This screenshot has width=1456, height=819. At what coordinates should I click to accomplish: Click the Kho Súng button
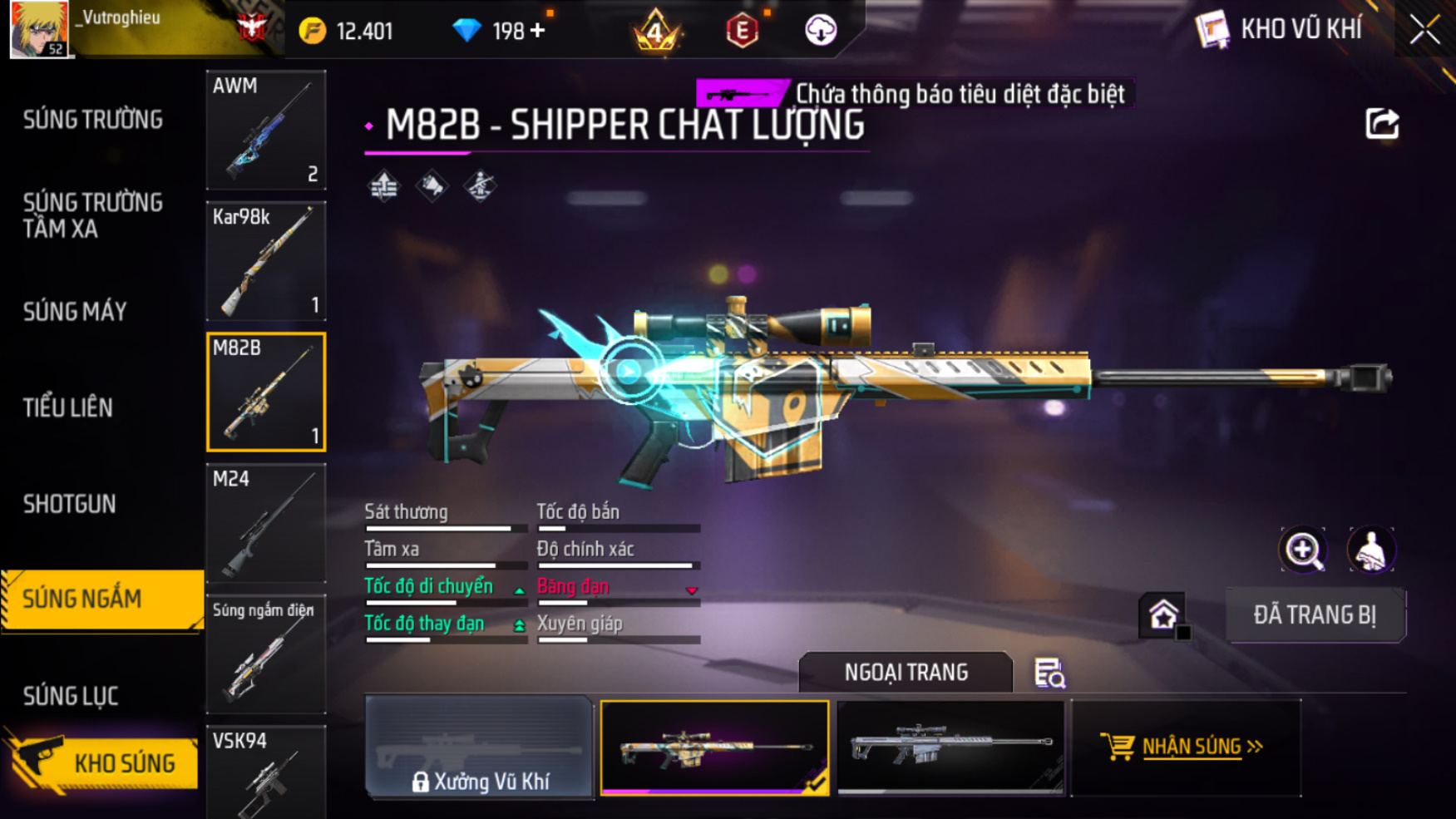[104, 762]
